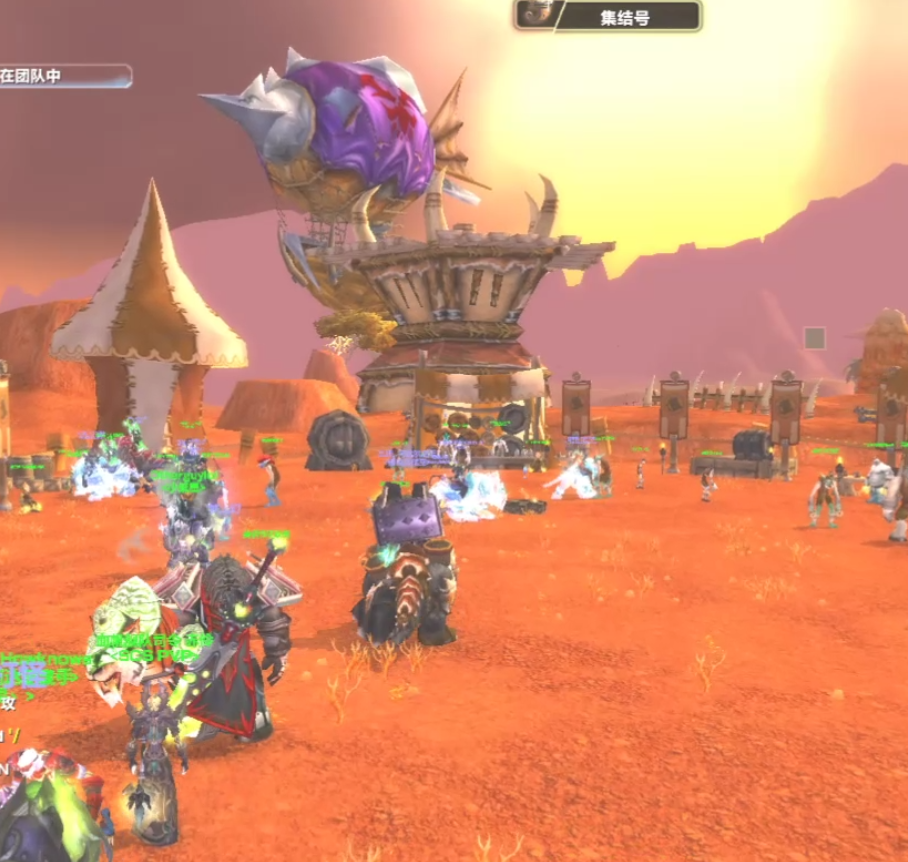This screenshot has height=862, width=908.
Task: Click the 集结号 target name frame
Action: click(x=629, y=16)
